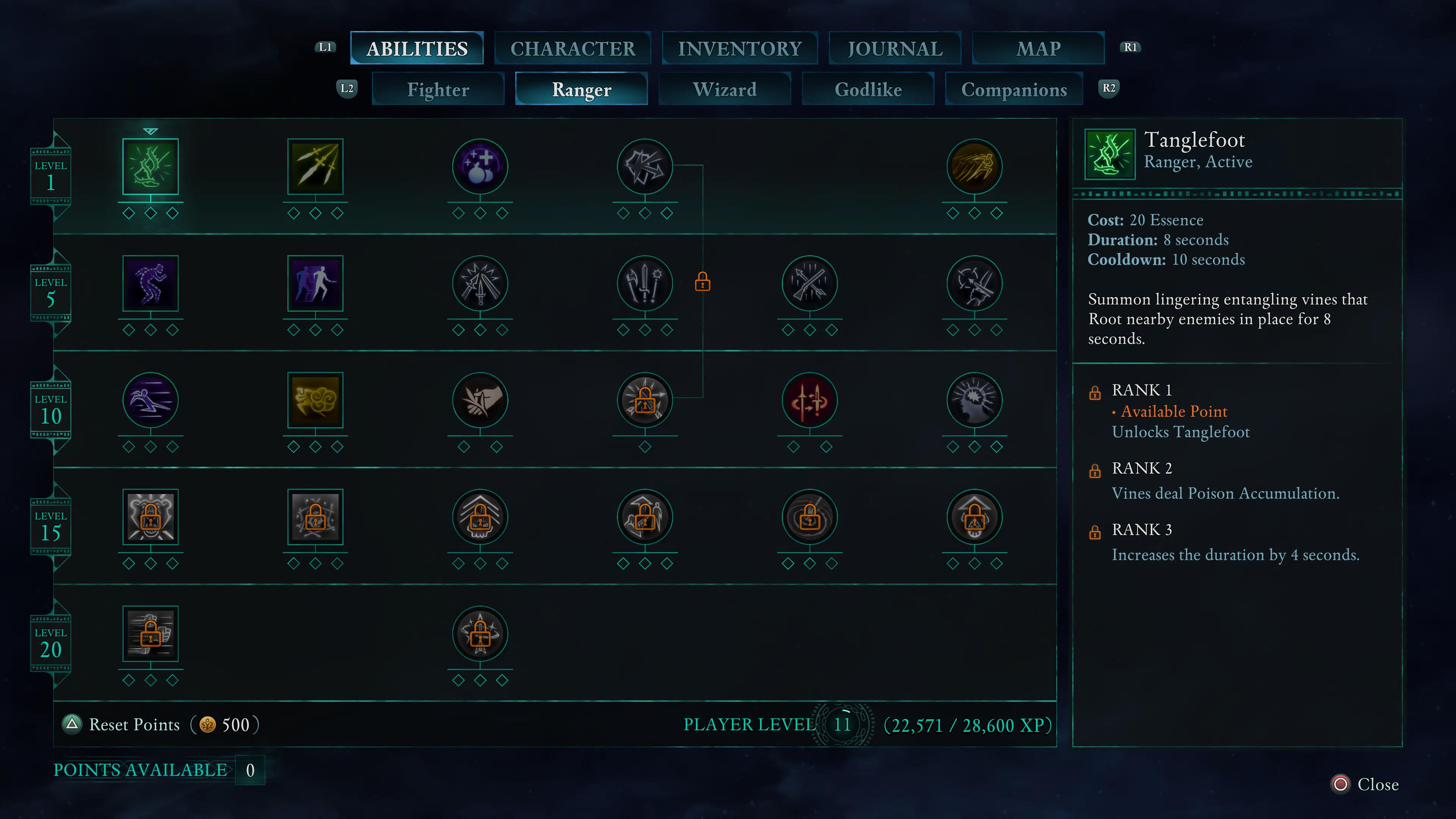Open the Companions abilities tab
1456x819 pixels.
1014,89
